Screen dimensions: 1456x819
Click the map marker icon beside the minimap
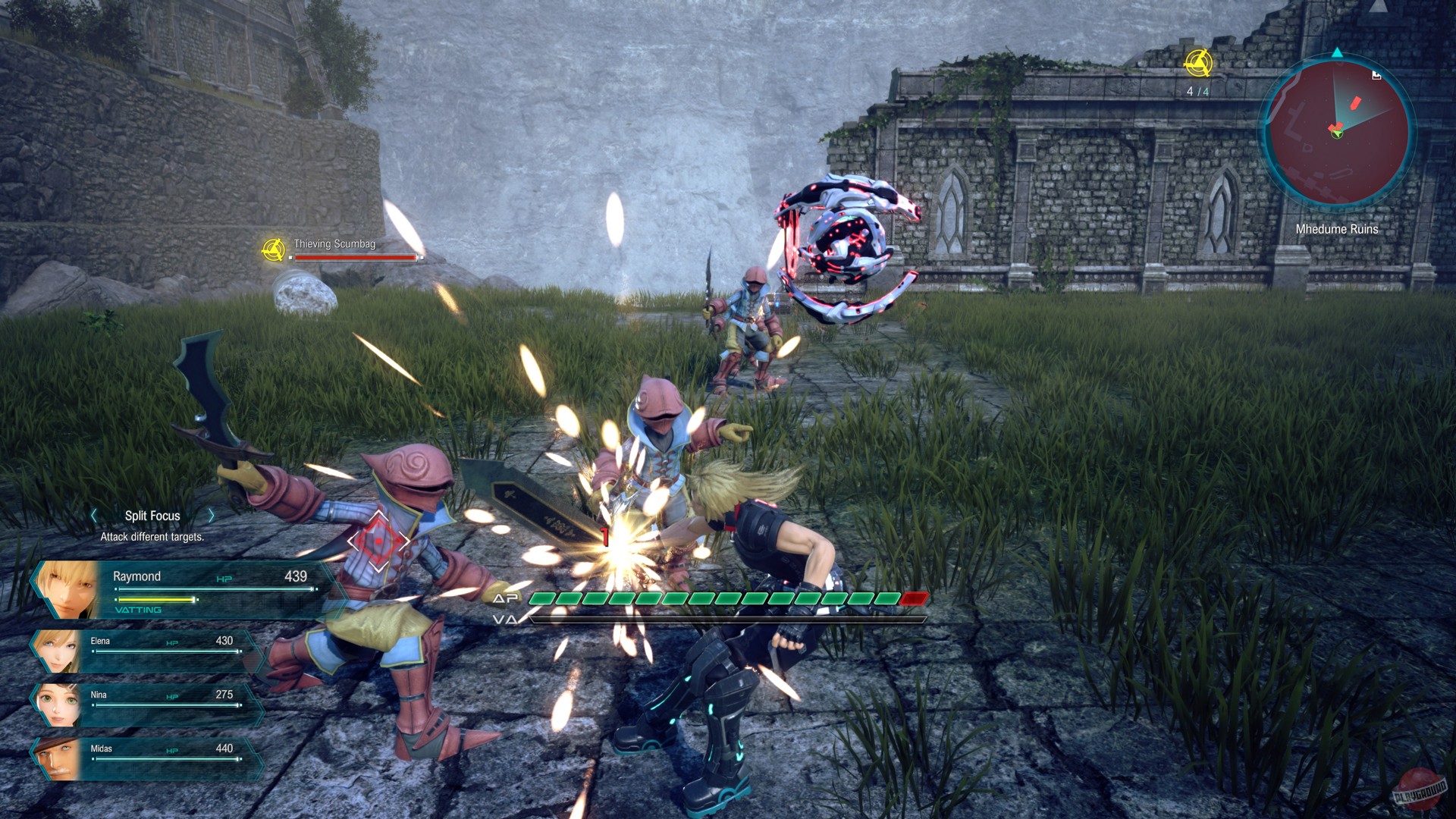[x=1376, y=75]
